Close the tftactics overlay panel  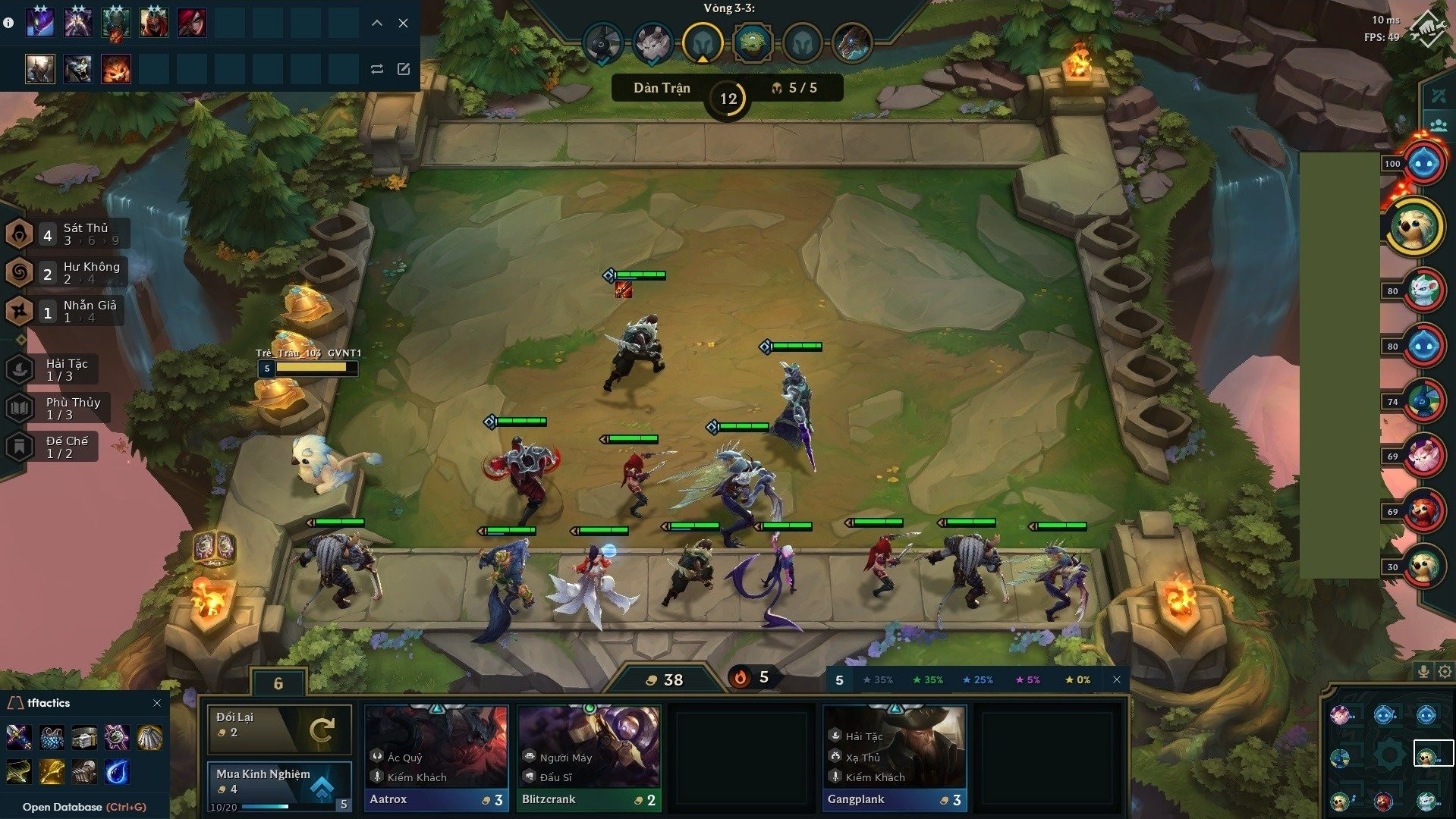click(157, 703)
